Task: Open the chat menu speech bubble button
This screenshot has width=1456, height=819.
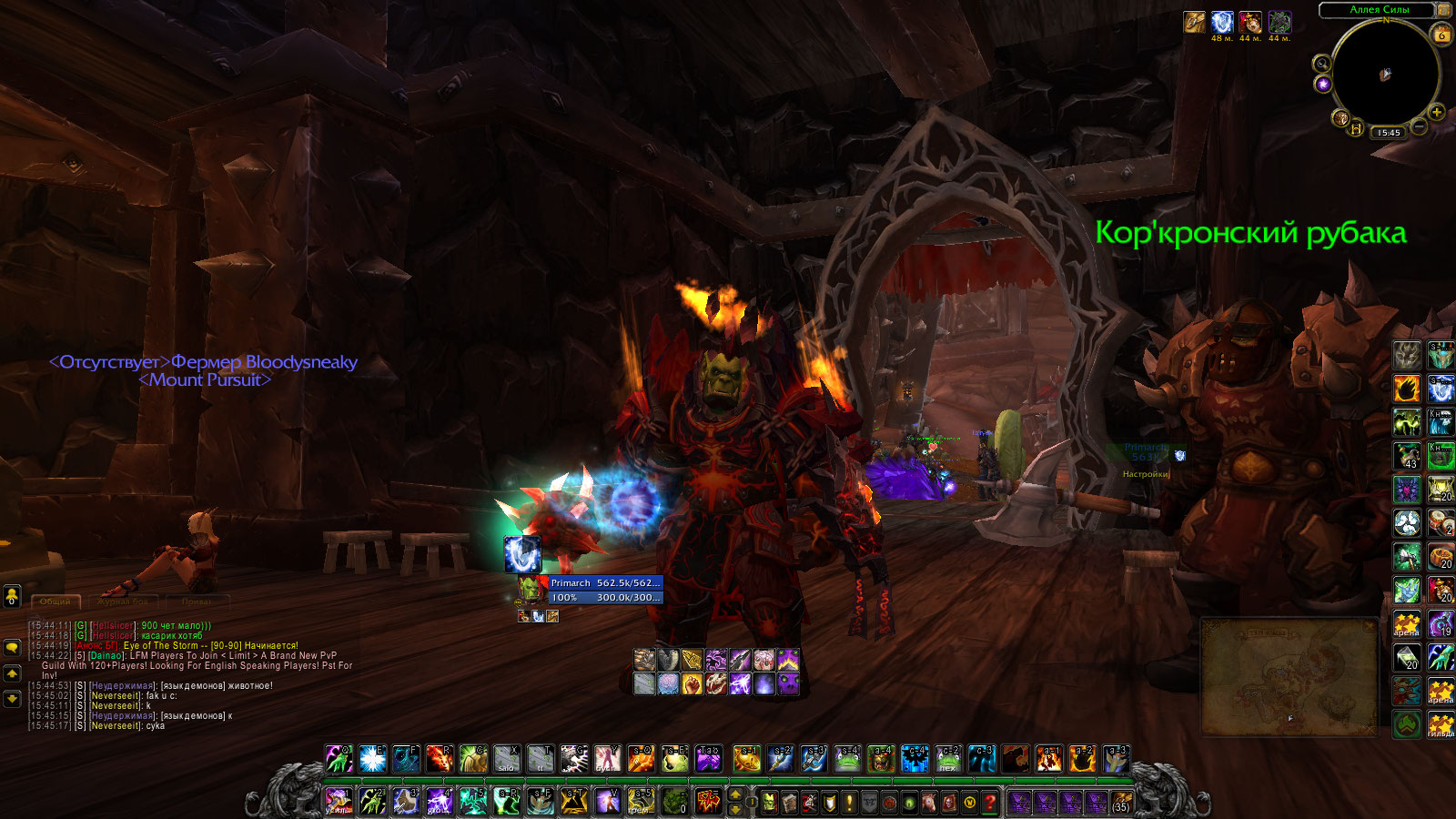Action: click(12, 647)
